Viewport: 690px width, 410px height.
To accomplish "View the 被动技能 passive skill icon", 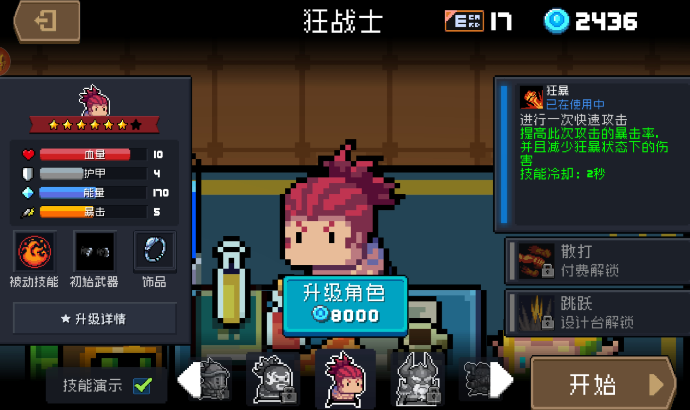I will tap(34, 250).
